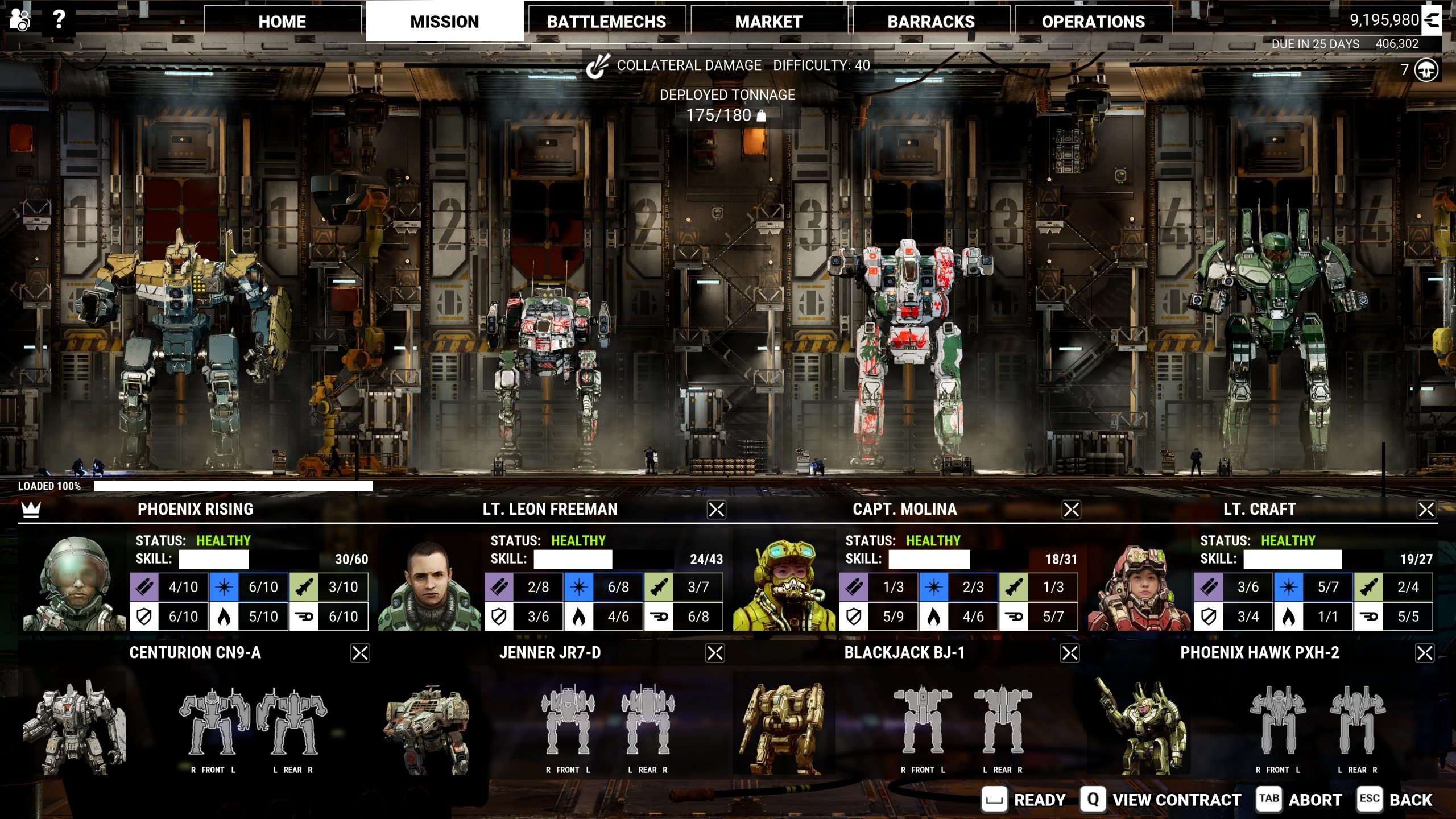The width and height of the screenshot is (1456, 819).
Task: Open the co-op players icon
Action: click(20, 20)
